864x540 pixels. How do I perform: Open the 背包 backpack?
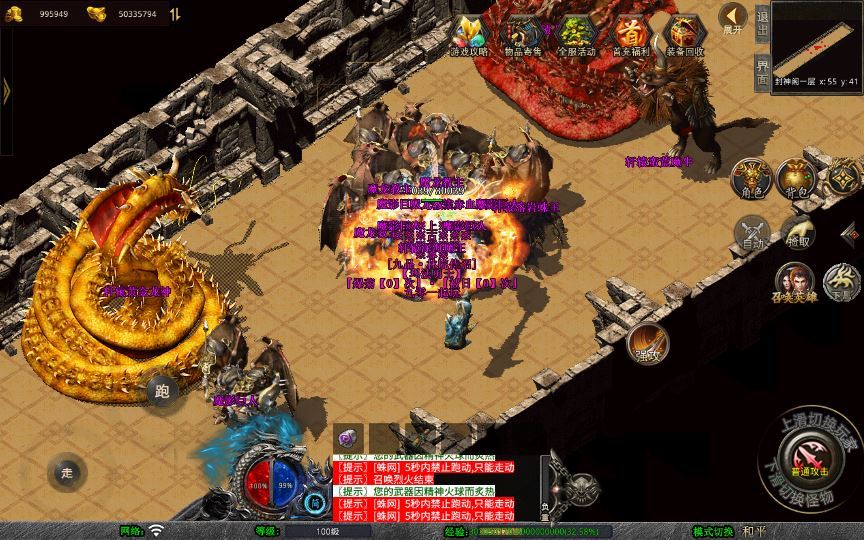[798, 178]
